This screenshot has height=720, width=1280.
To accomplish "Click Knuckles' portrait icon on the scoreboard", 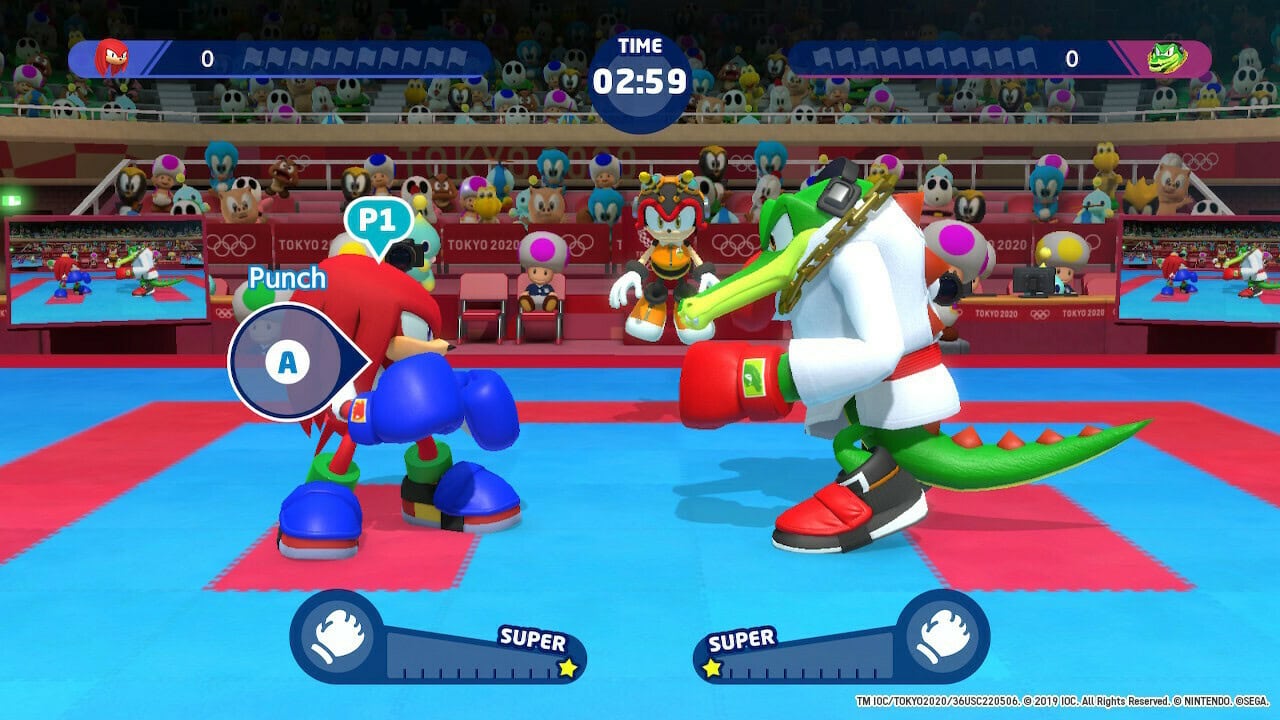I will point(110,58).
